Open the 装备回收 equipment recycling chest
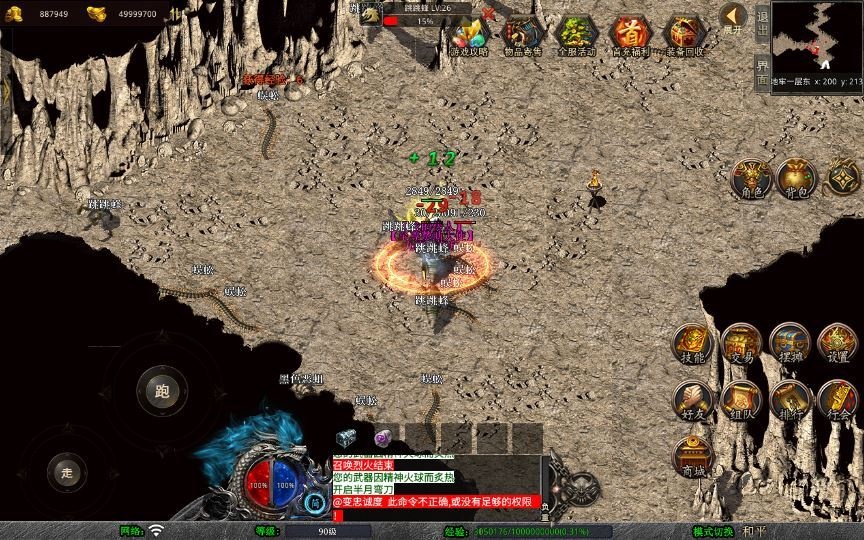Viewport: 864px width, 540px height. (684, 34)
